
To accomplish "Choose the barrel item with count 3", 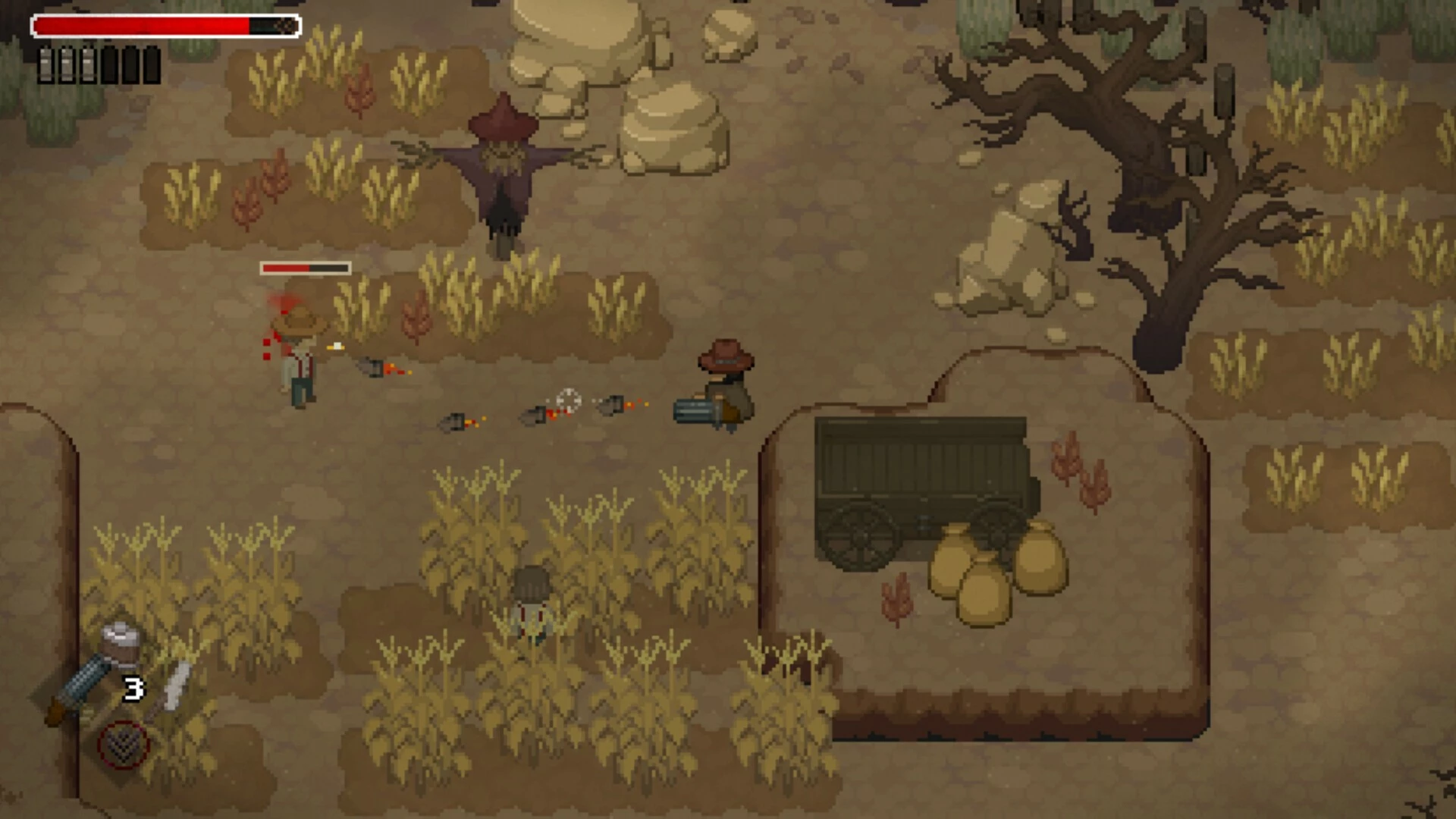I will tap(121, 644).
